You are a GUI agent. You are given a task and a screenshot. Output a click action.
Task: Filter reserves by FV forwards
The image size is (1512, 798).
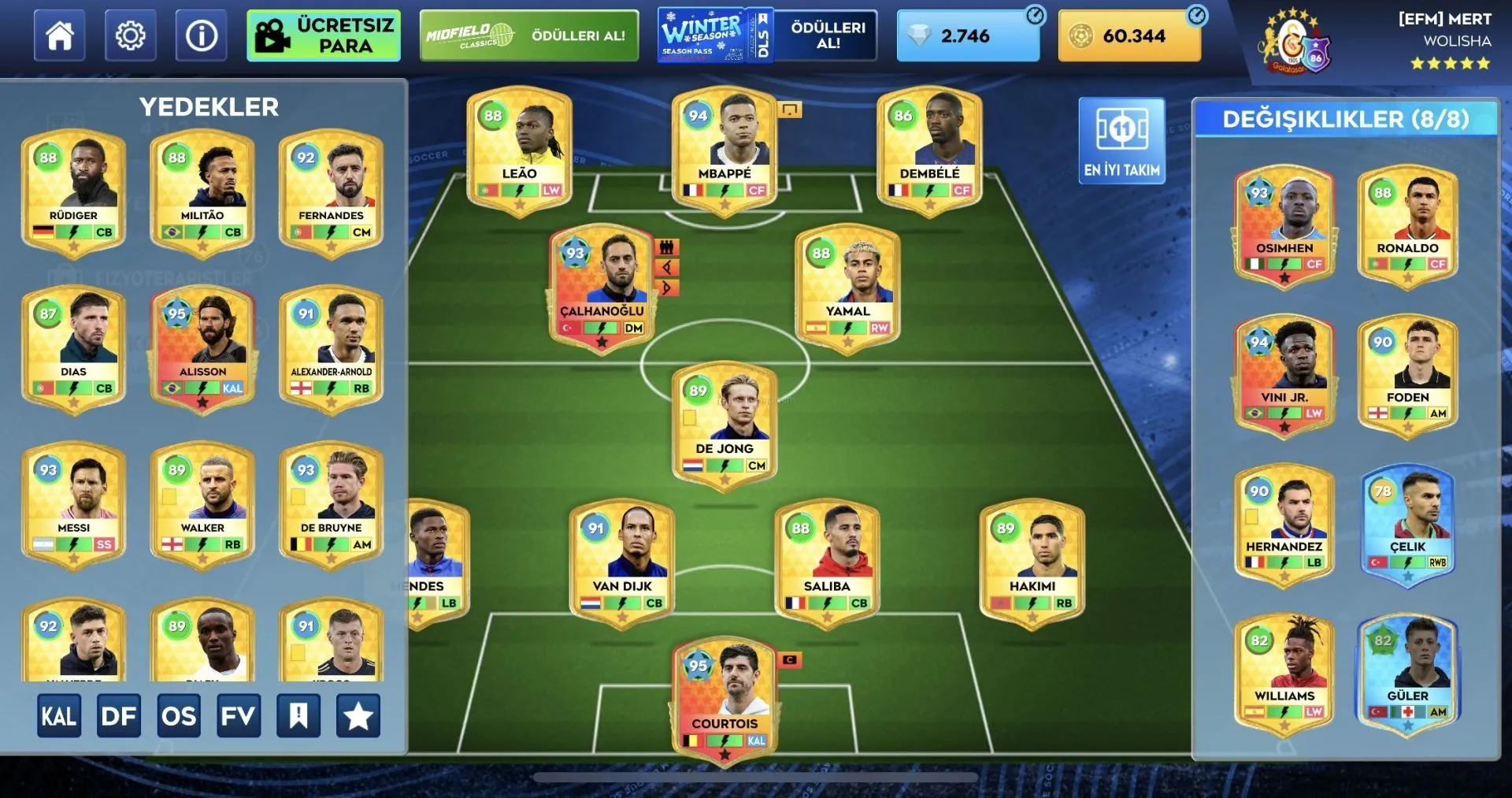click(239, 716)
